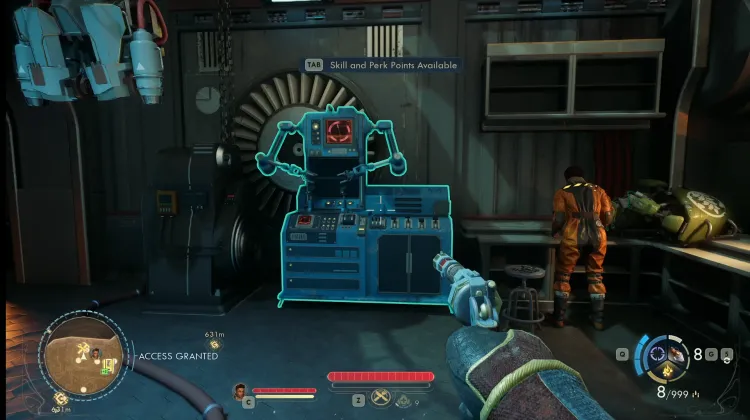Select the companion portrait icon
Screen dimensions: 750x420
point(240,390)
